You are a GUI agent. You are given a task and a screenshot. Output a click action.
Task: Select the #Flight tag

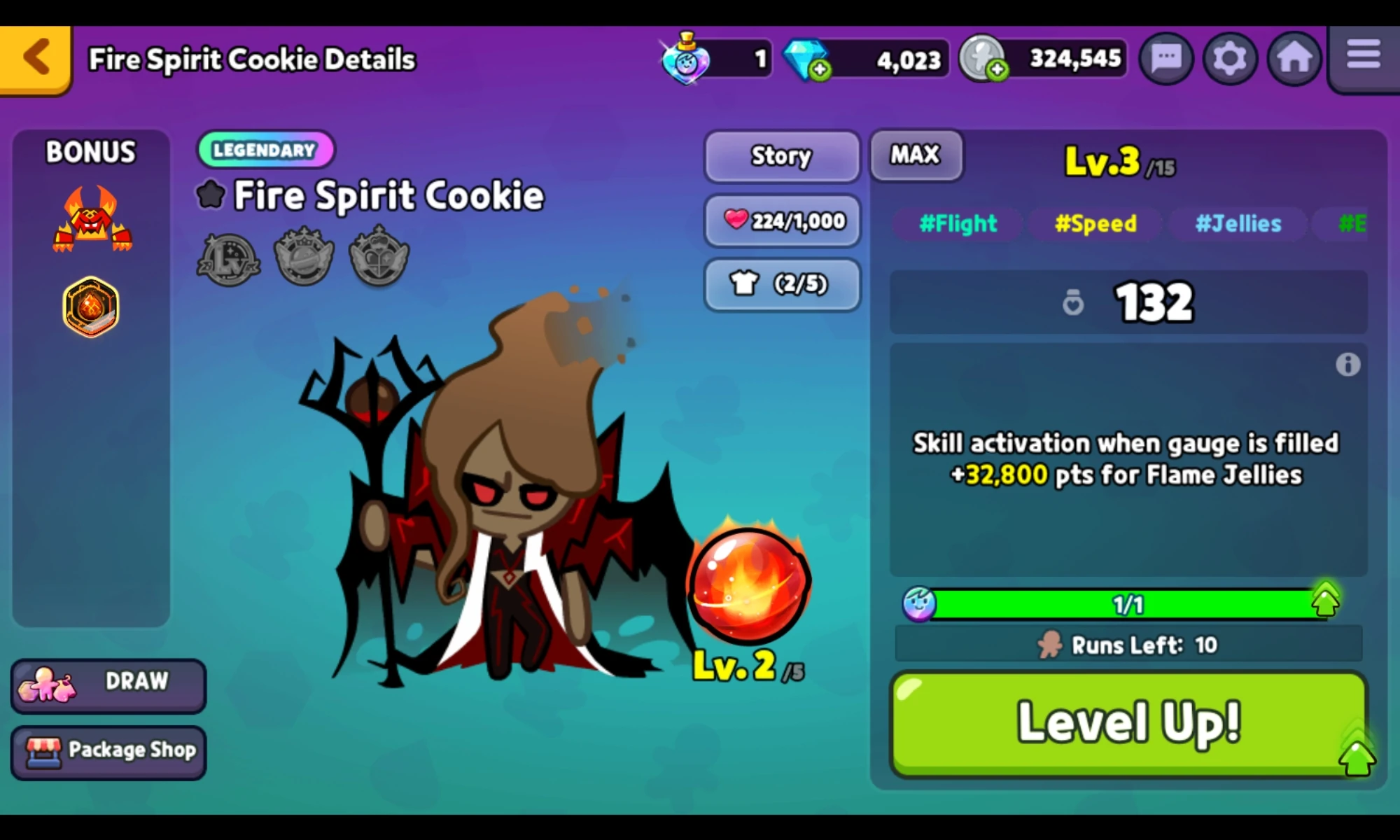click(958, 224)
